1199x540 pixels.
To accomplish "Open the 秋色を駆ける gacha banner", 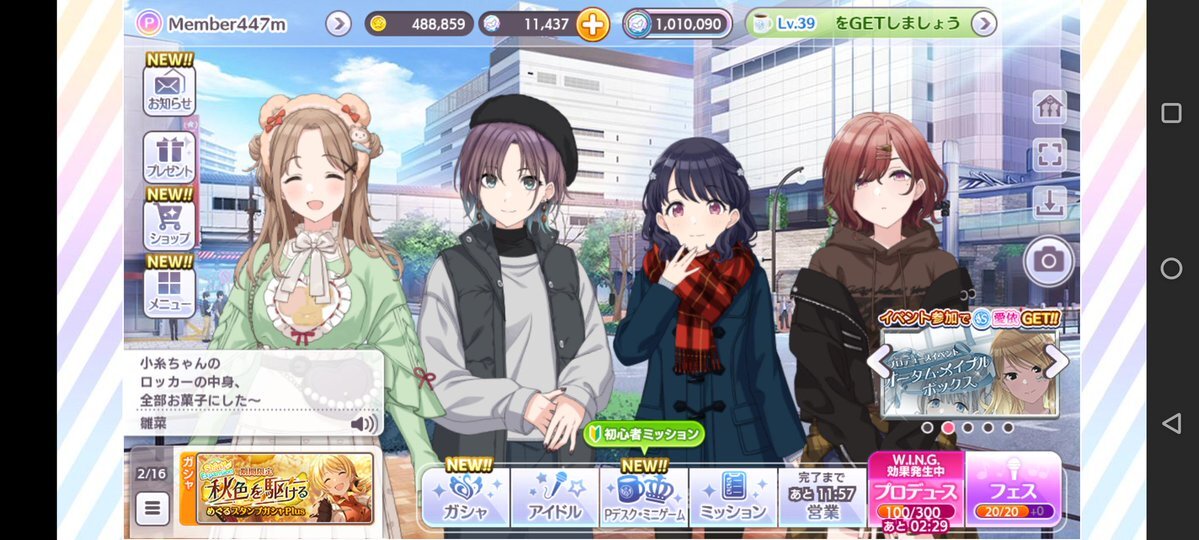I will pyautogui.click(x=276, y=489).
